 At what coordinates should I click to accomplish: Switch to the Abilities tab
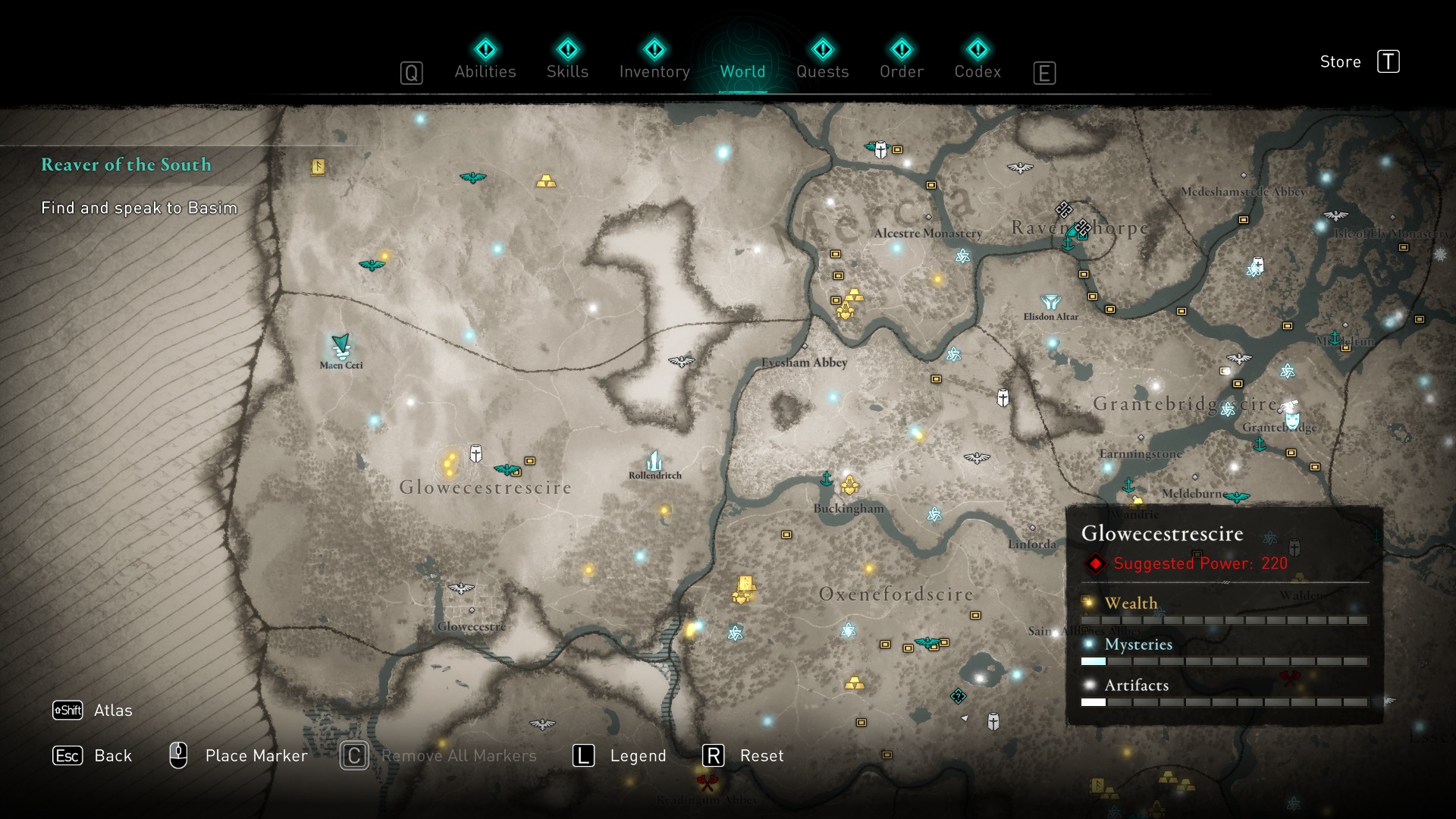pos(485,61)
